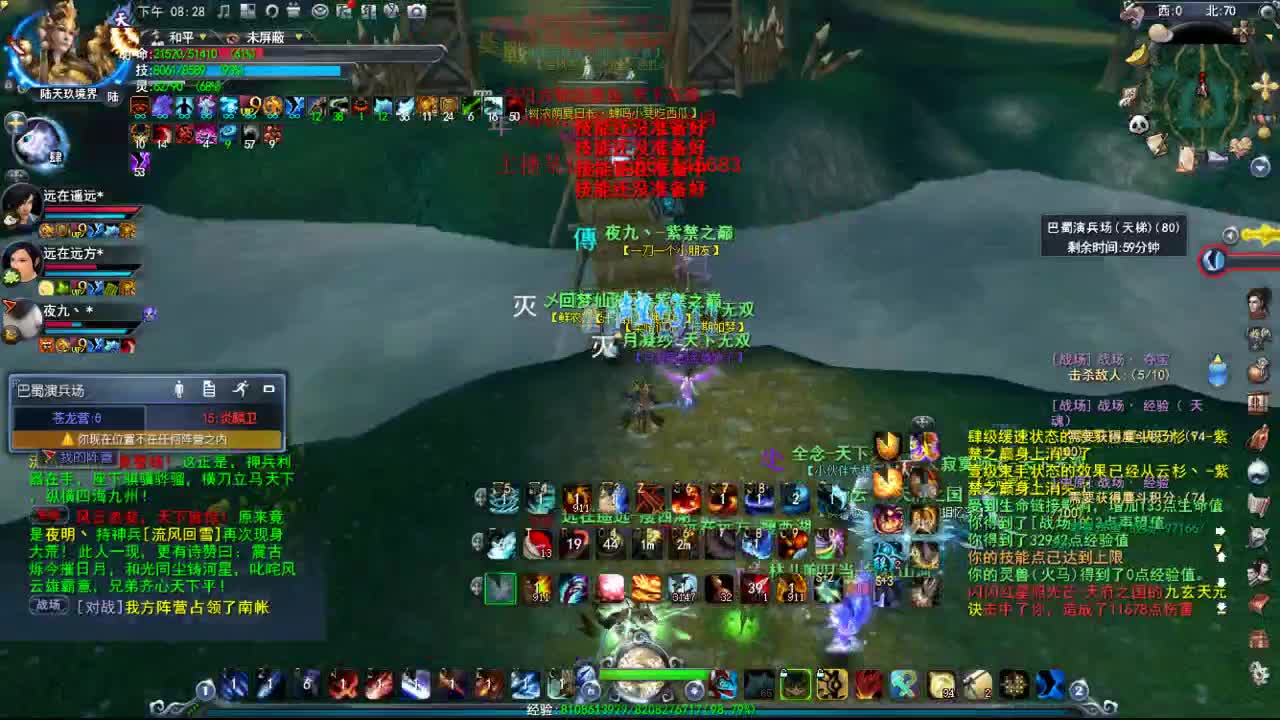Screen dimensions: 1280x720
Task: Toggle the minimize box on the 巴蜀演兵场 window
Action: [x=270, y=390]
